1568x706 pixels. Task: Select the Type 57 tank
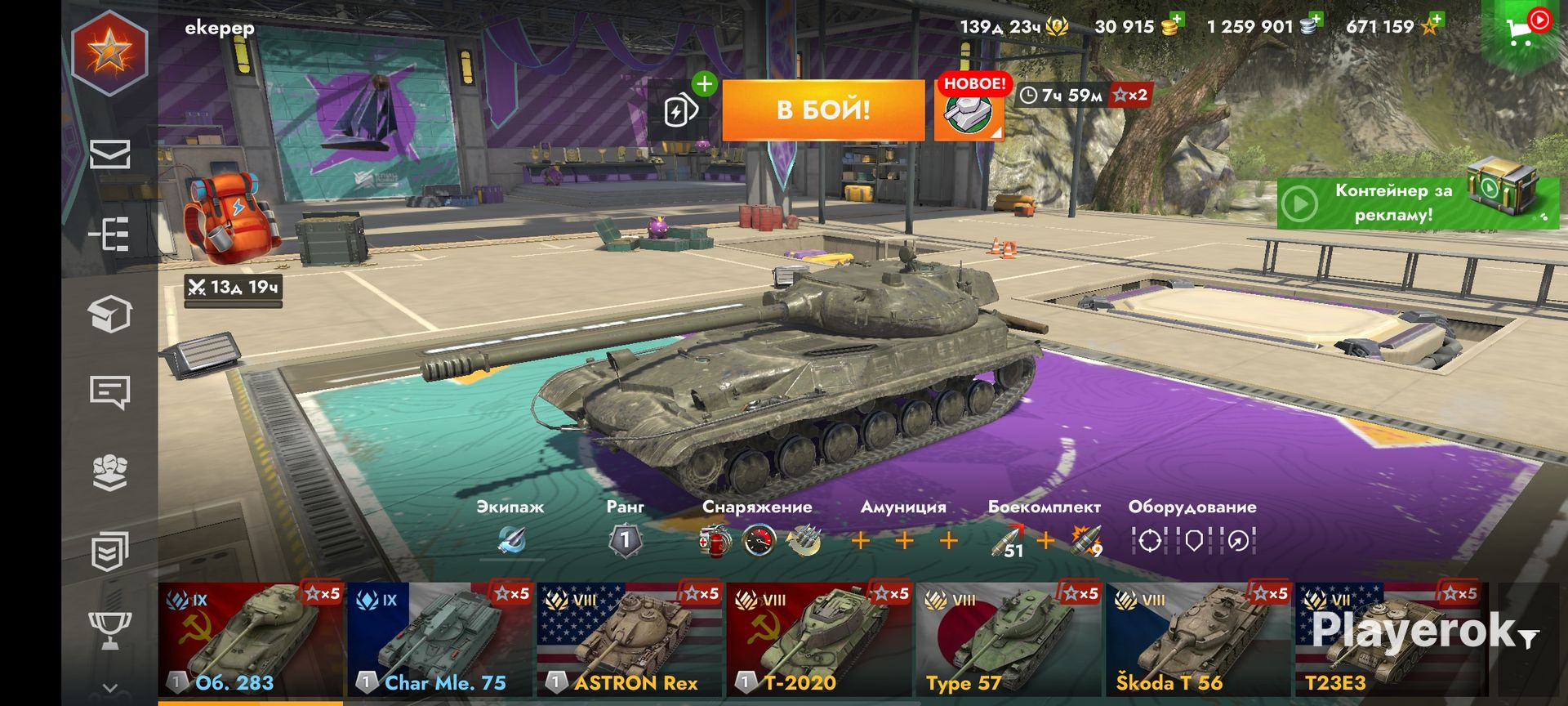click(x=1009, y=639)
